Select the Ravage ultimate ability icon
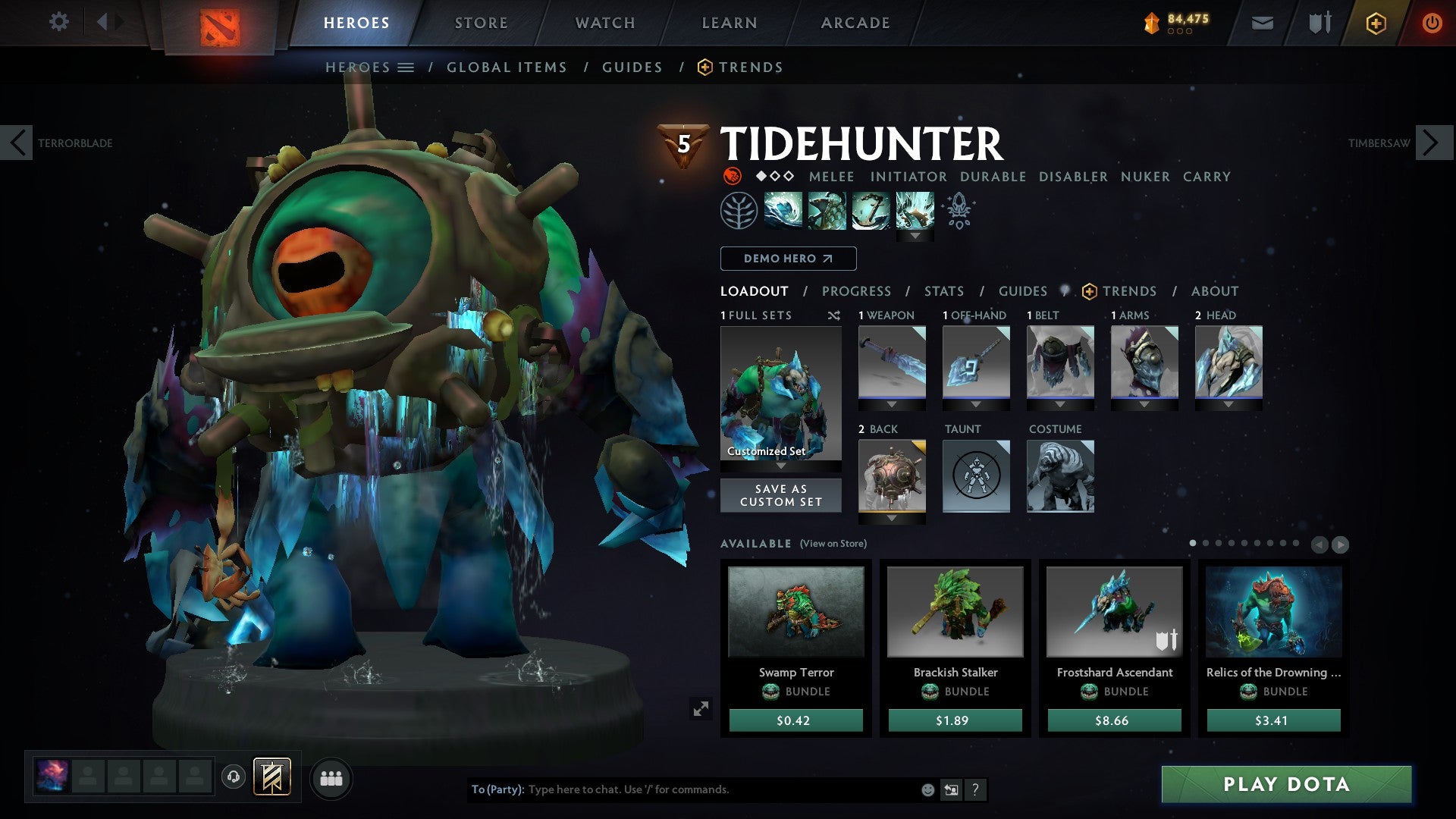Viewport: 1456px width, 819px height. [915, 211]
